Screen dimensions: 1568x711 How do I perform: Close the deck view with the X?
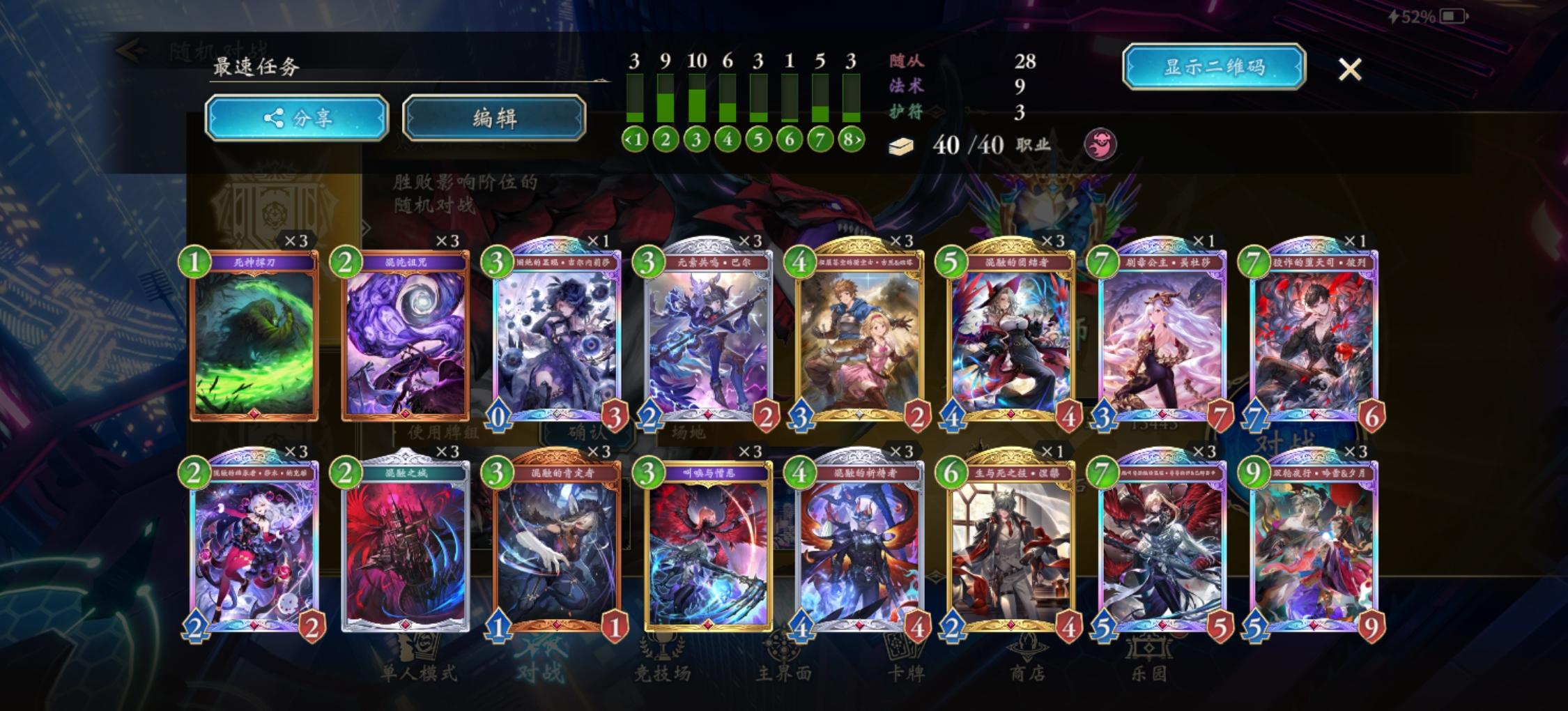pyautogui.click(x=1351, y=68)
